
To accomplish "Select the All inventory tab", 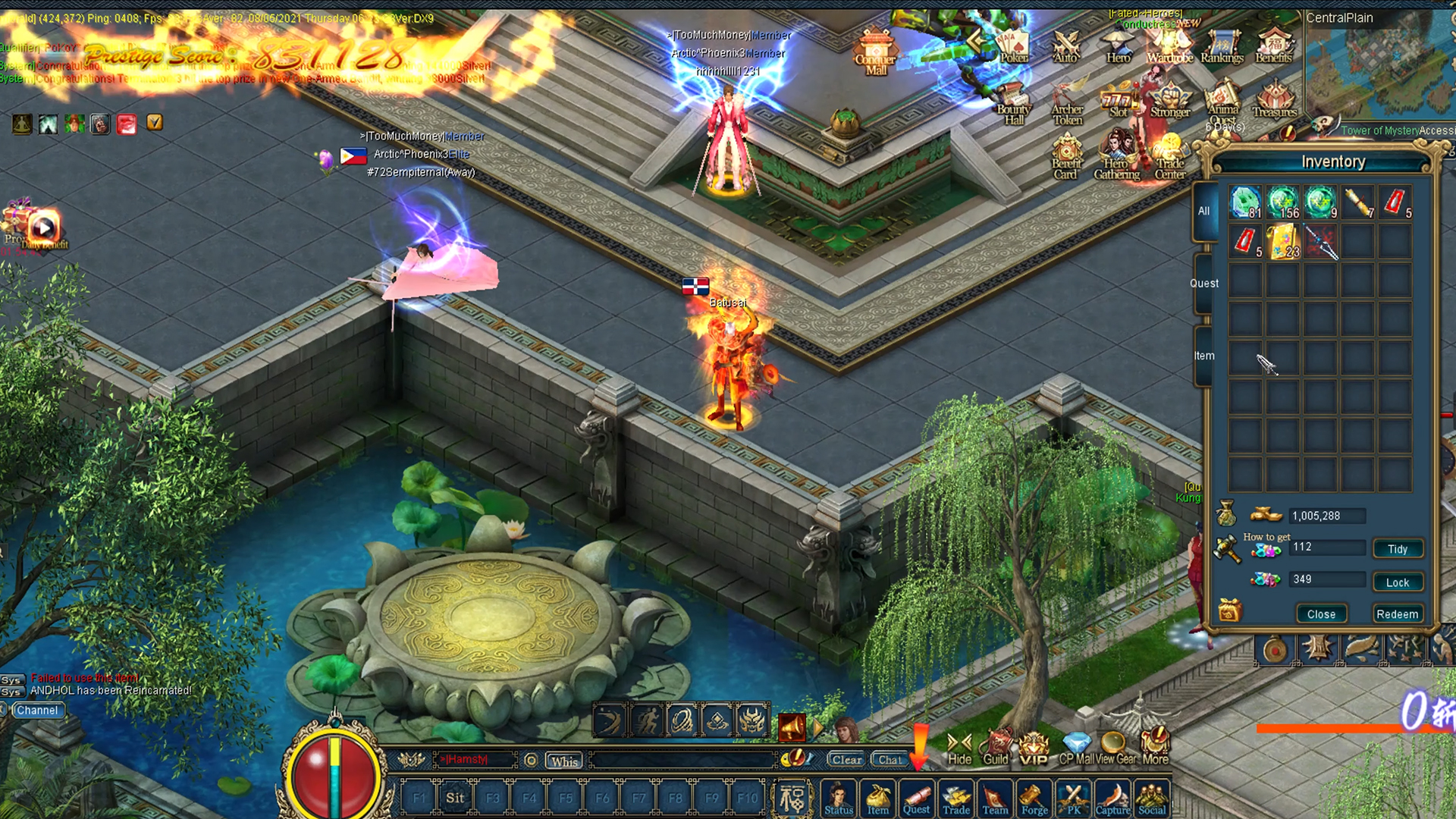I will (x=1203, y=212).
